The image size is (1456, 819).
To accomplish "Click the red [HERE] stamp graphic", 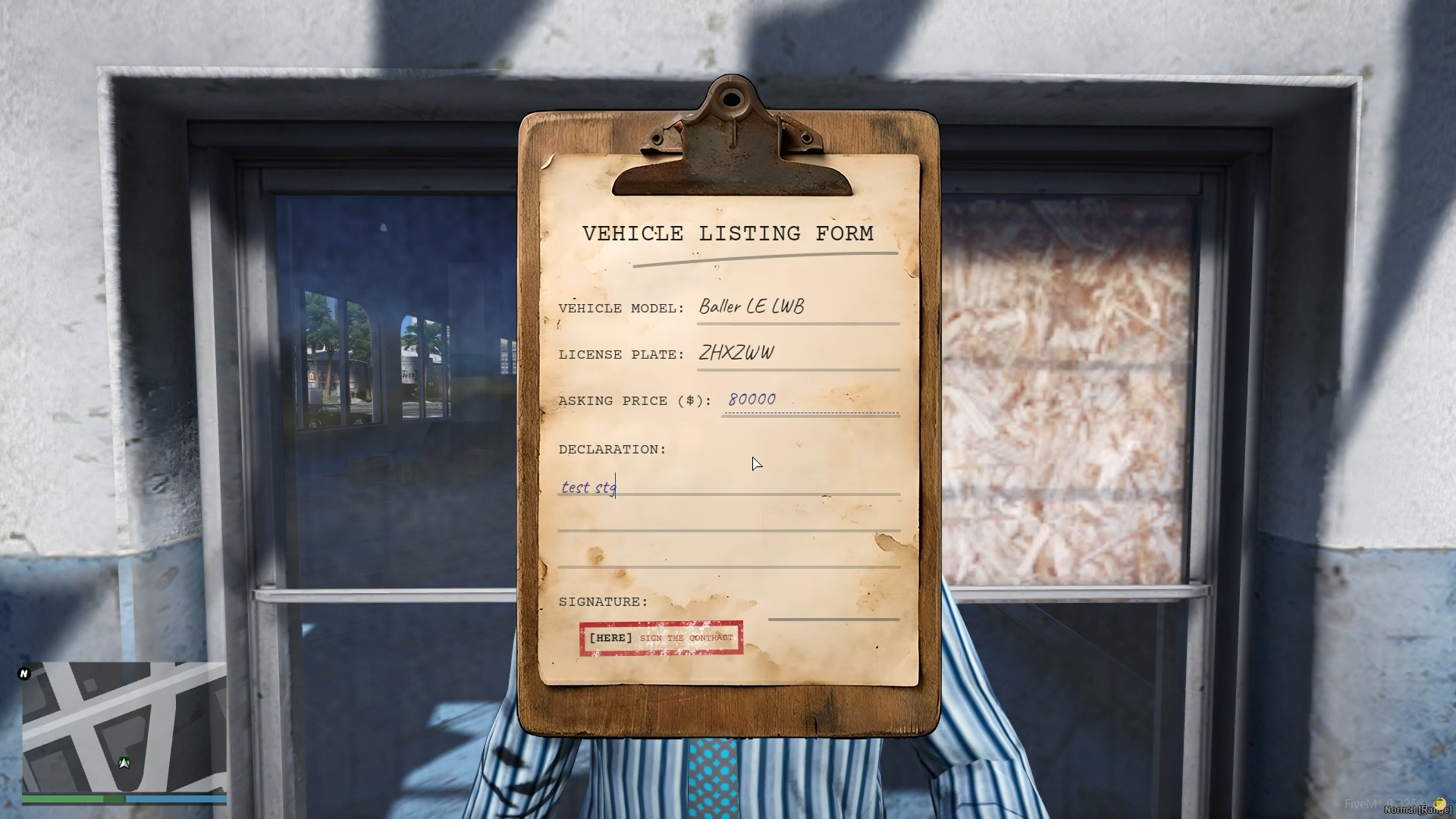I will click(661, 638).
